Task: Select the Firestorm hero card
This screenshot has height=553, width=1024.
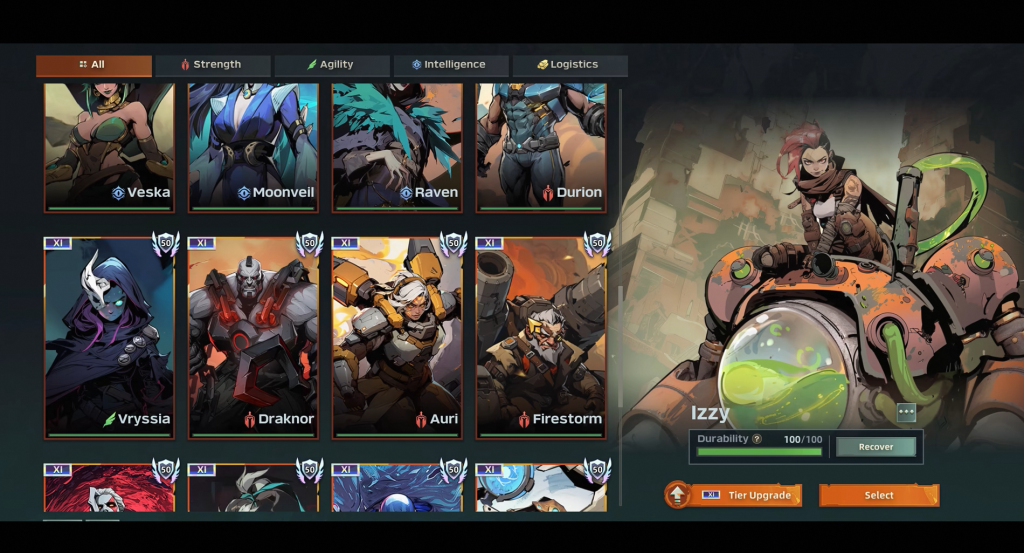Action: tap(541, 337)
